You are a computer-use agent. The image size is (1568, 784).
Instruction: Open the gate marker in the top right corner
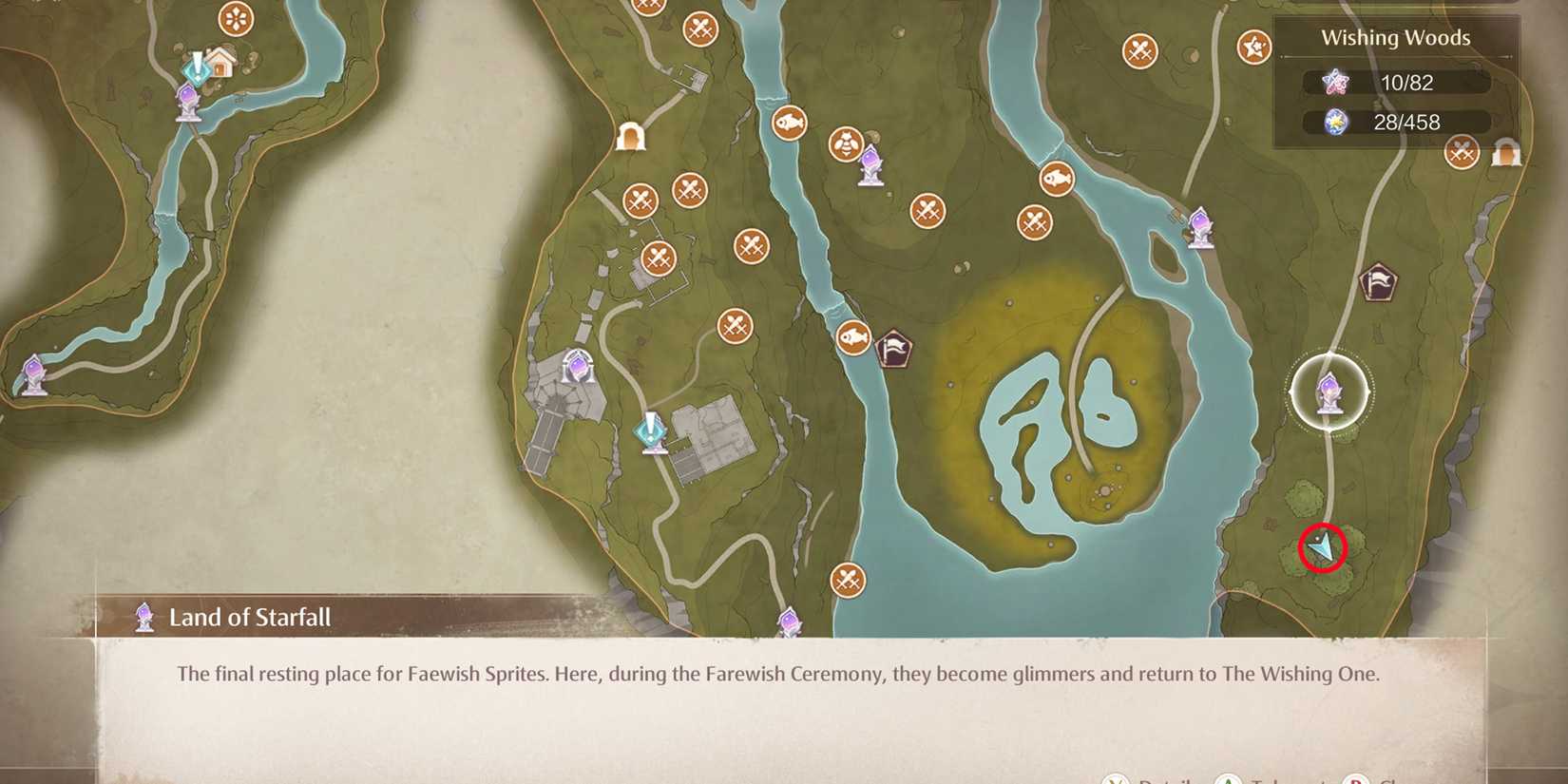coord(1505,152)
